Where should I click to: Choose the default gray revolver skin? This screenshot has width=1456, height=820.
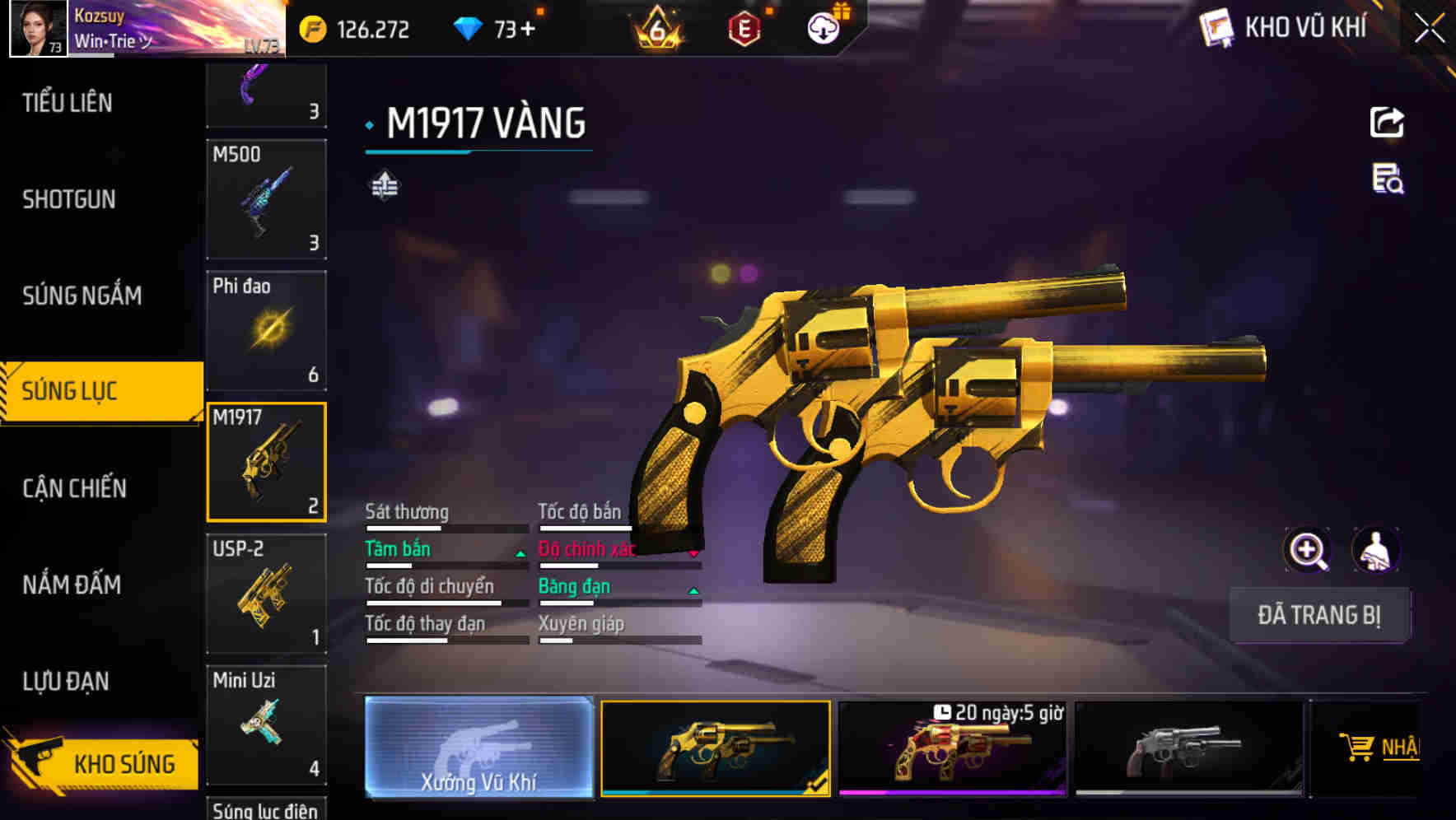click(x=1188, y=749)
